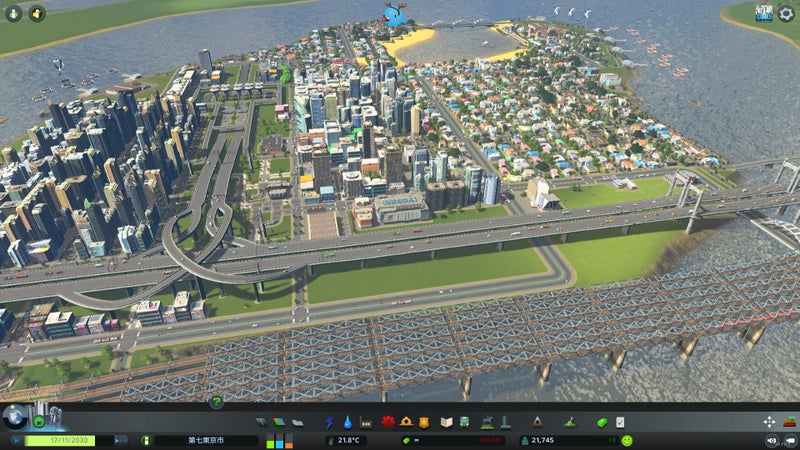This screenshot has height=450, width=800.
Task: Open the Education book menu
Action: pyautogui.click(x=447, y=422)
